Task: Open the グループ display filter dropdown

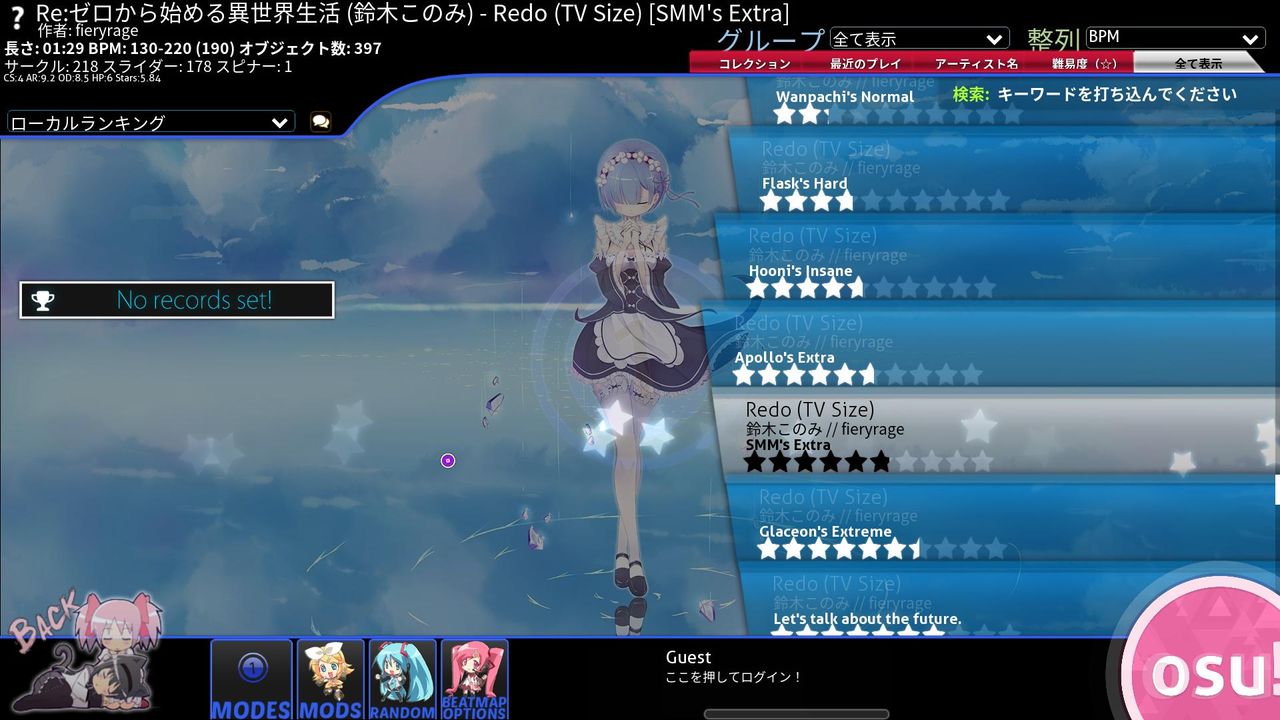Action: pyautogui.click(x=920, y=37)
